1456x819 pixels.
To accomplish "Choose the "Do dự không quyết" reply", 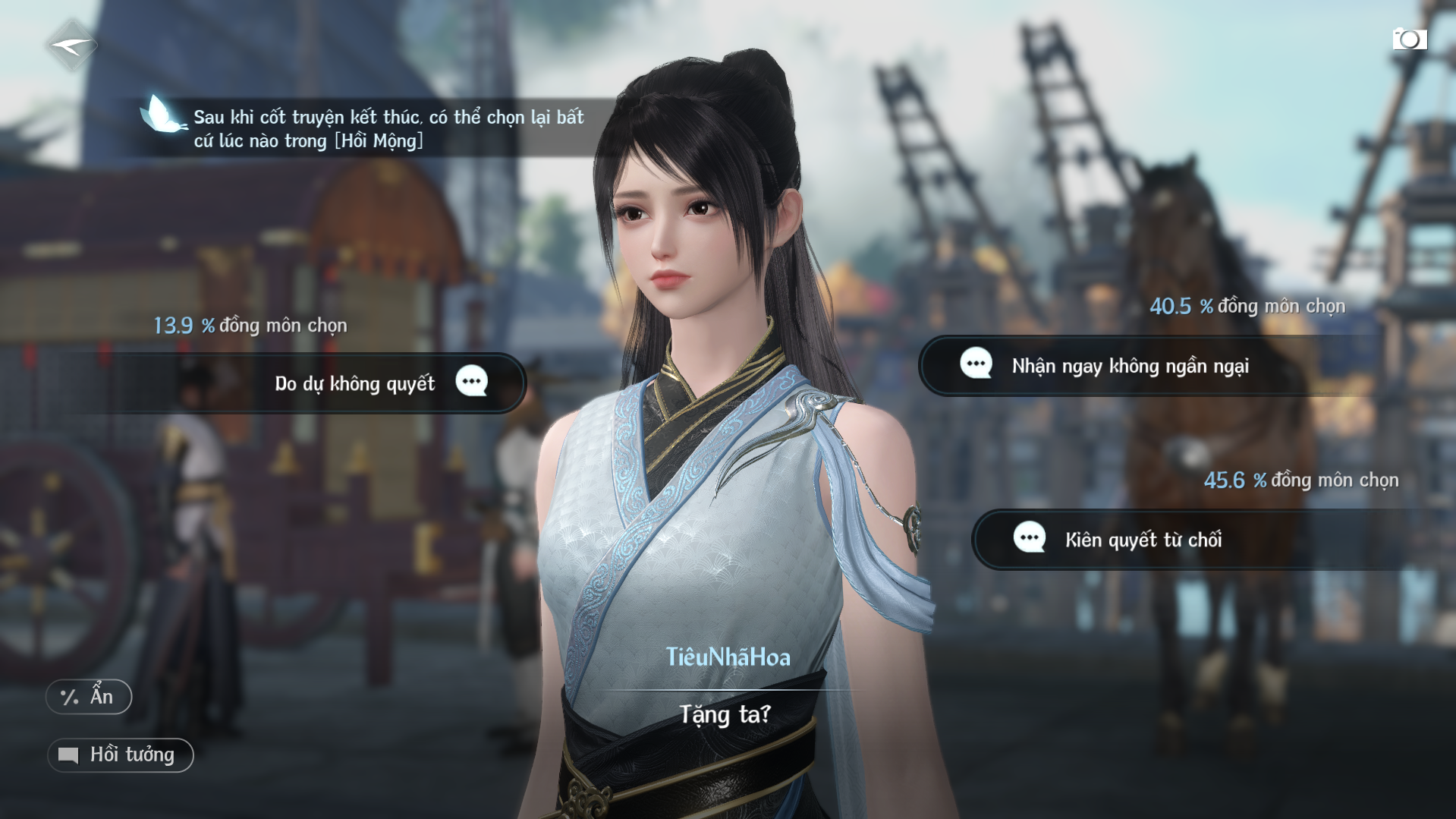I will 355,383.
